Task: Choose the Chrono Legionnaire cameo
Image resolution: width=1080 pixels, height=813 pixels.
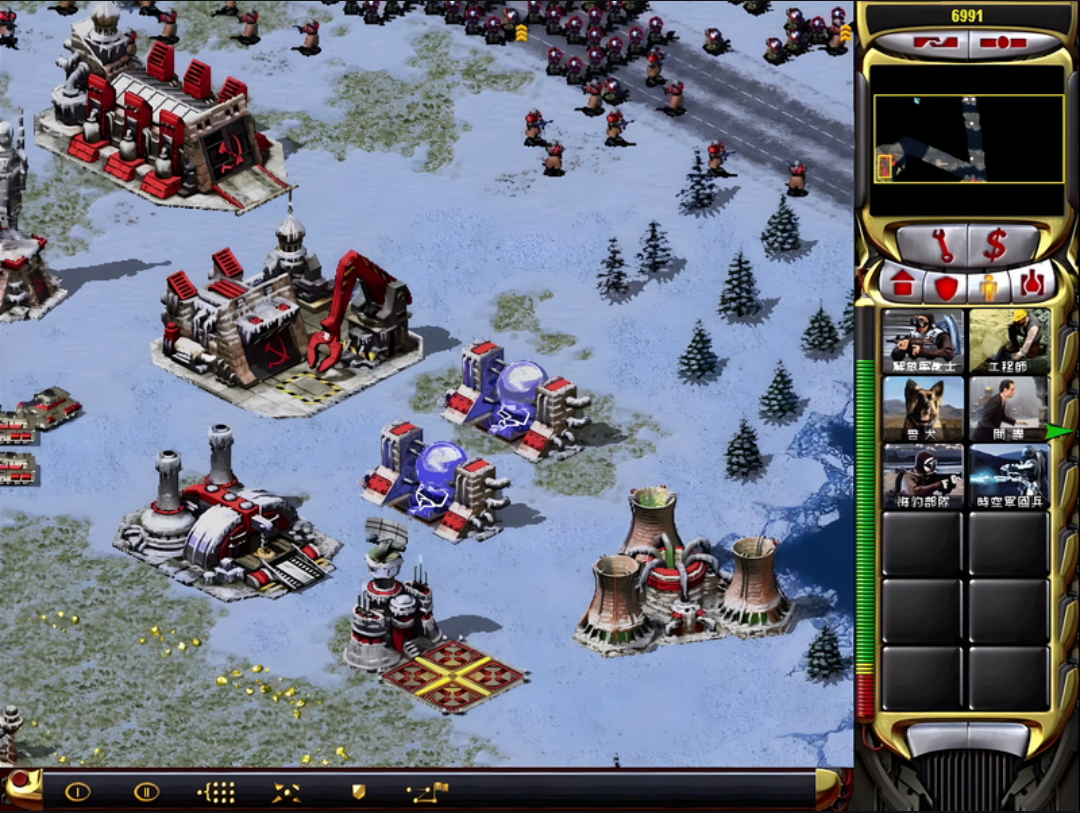Action: tap(1008, 477)
